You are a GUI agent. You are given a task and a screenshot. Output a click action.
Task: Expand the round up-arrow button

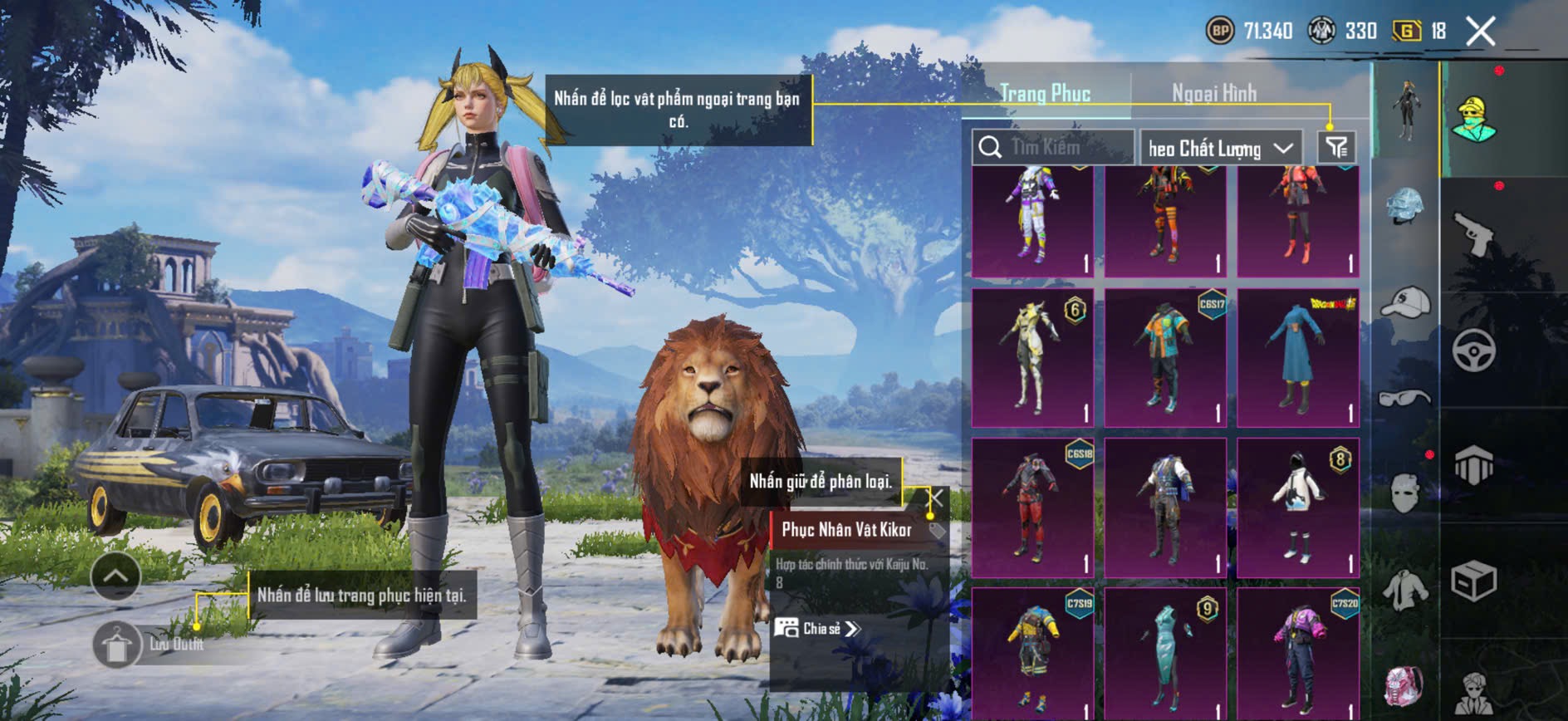point(115,576)
